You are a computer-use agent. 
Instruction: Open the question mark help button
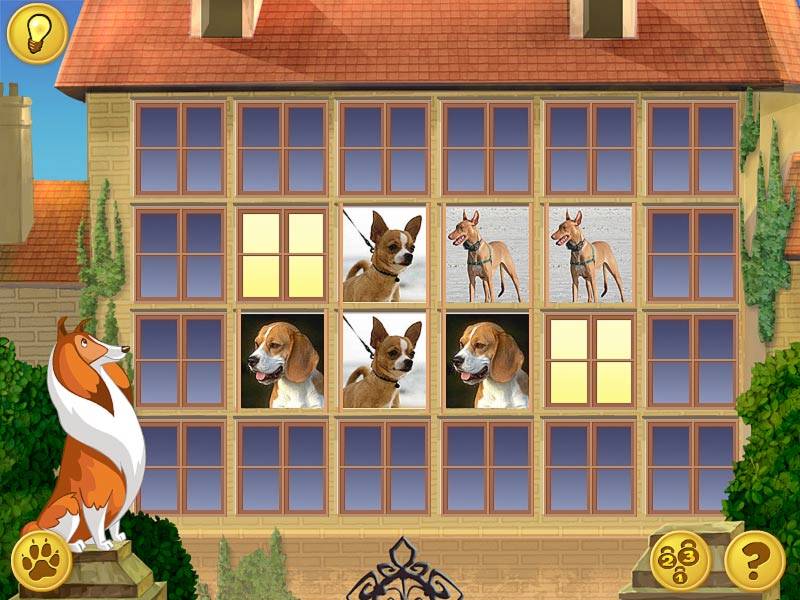click(x=754, y=560)
